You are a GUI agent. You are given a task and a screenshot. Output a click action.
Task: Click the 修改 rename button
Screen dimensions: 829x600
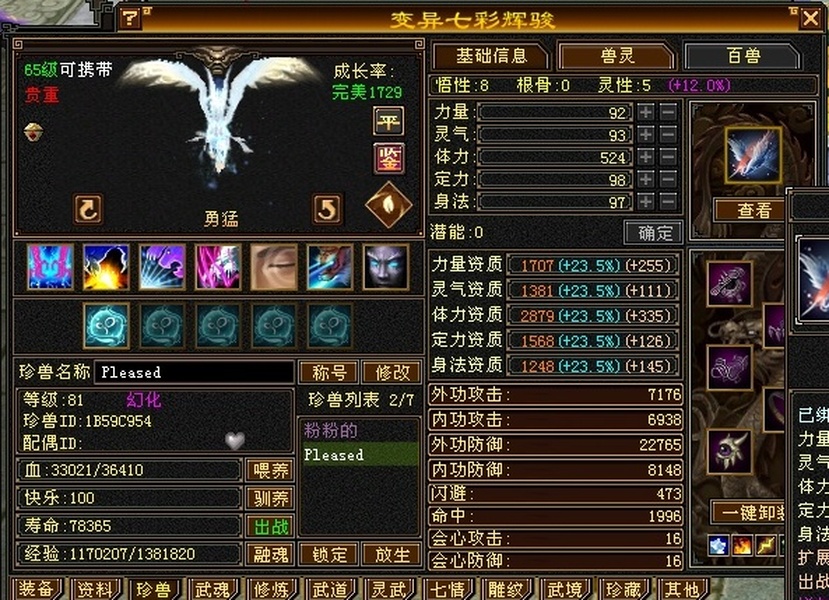tap(391, 372)
